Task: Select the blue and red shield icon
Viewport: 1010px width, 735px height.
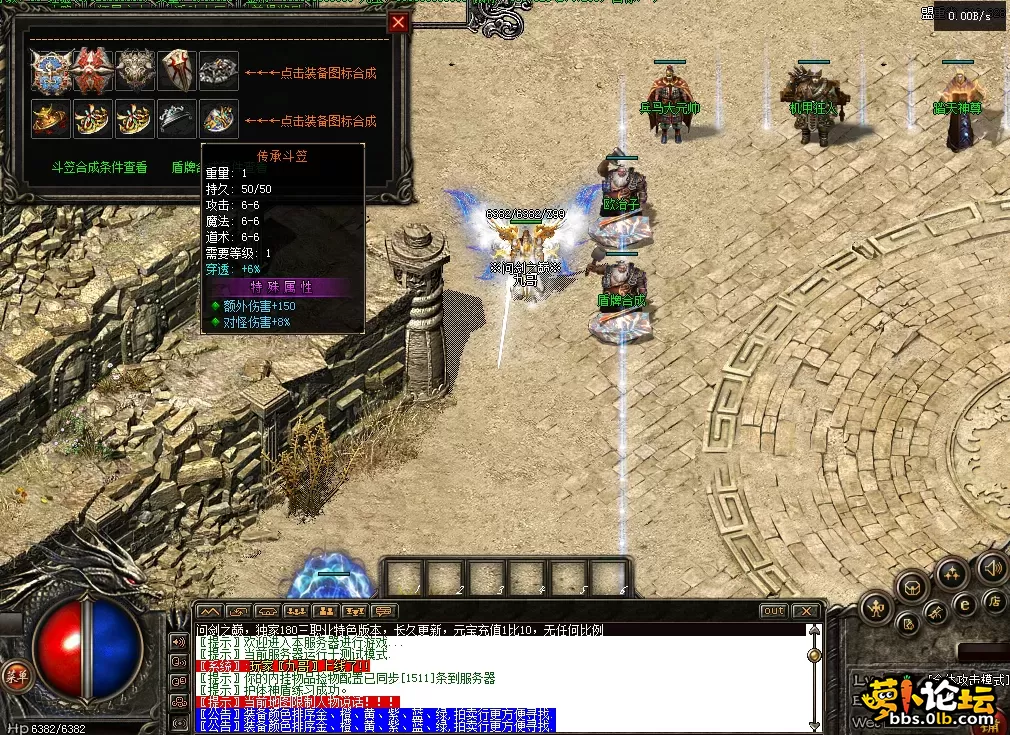Action: pos(50,71)
